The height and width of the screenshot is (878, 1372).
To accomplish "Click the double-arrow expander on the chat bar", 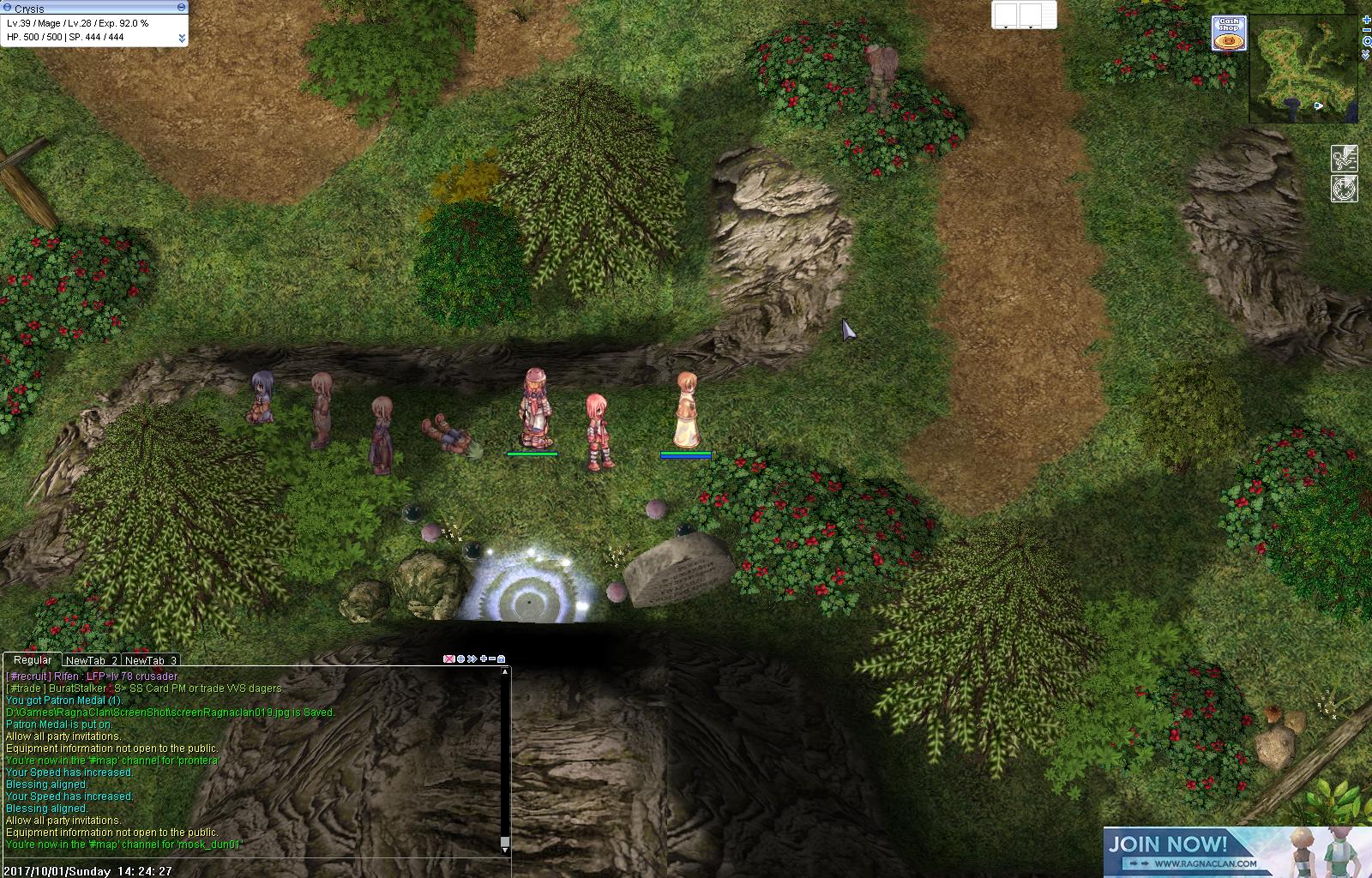I will click(472, 658).
